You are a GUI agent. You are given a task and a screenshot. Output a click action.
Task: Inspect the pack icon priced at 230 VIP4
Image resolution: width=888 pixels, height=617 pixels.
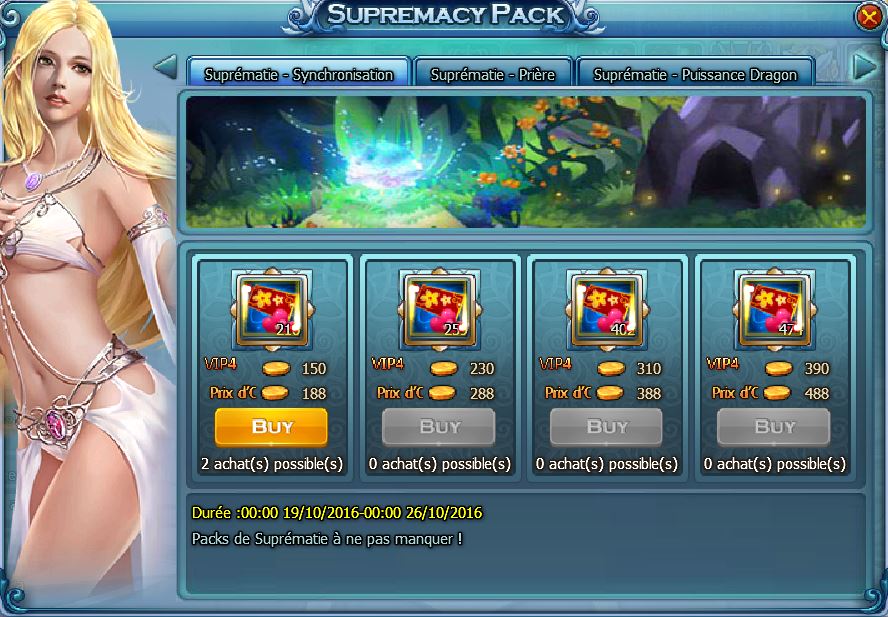pos(439,307)
